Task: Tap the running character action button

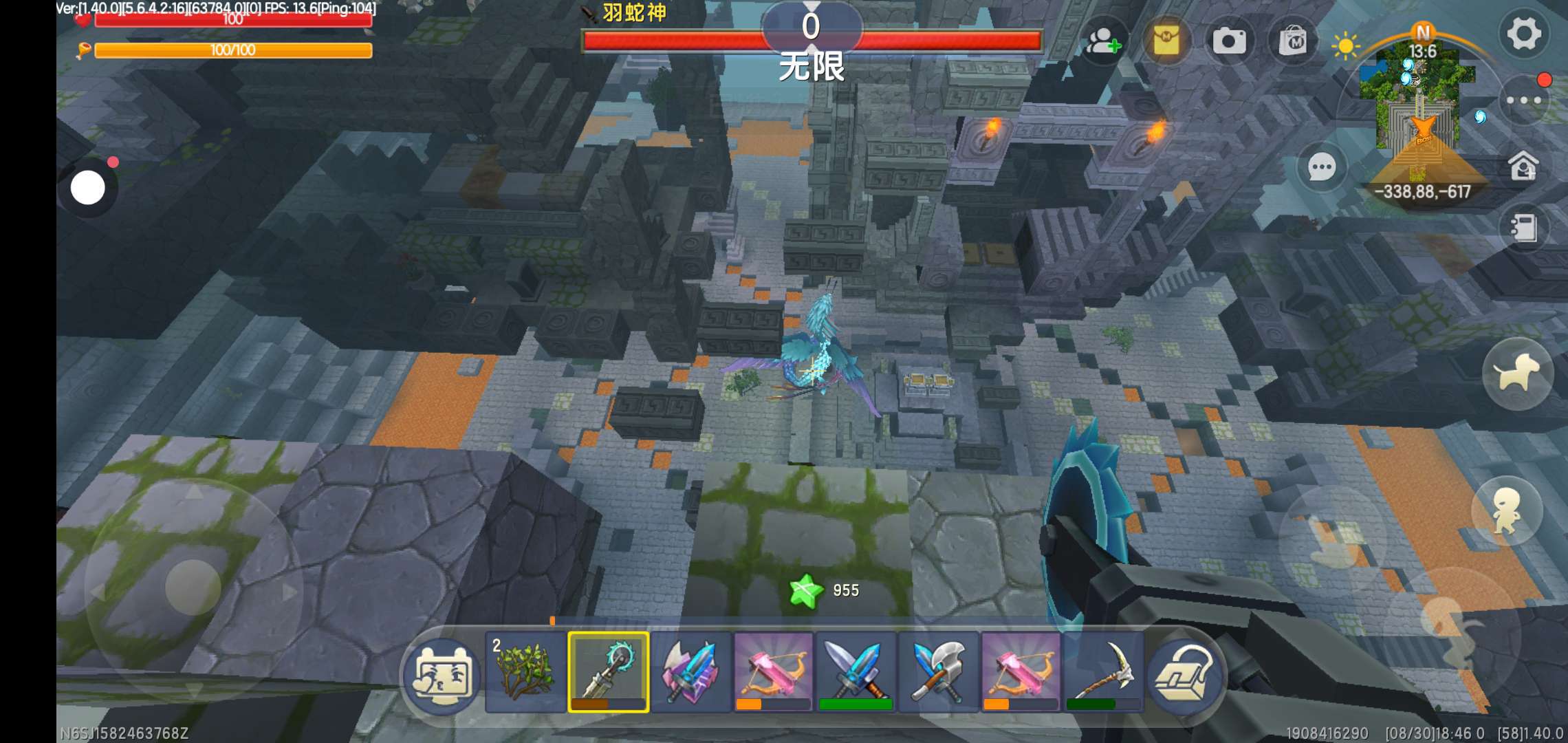Action: point(1506,511)
